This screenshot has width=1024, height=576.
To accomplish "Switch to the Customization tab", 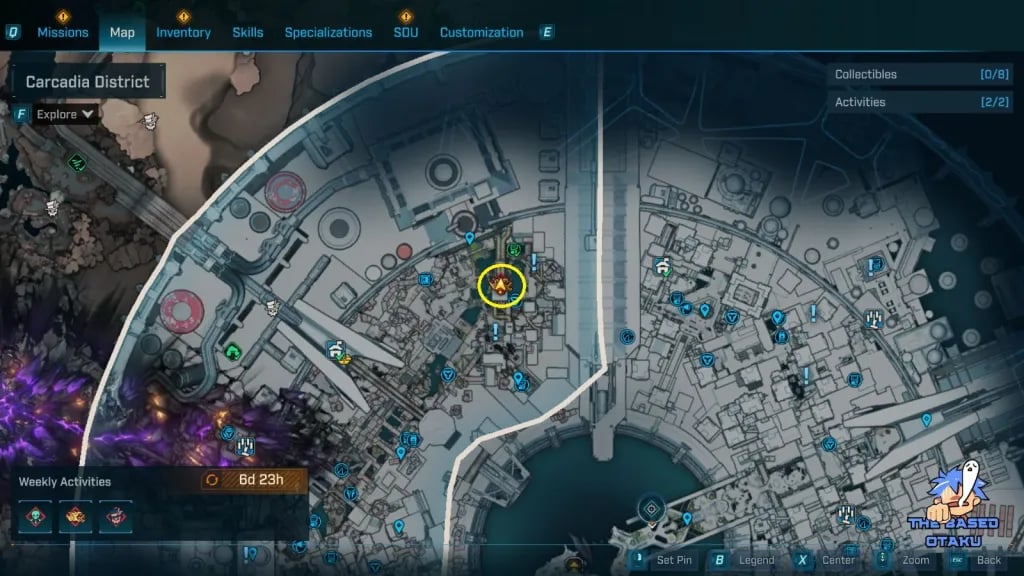I will coord(481,32).
